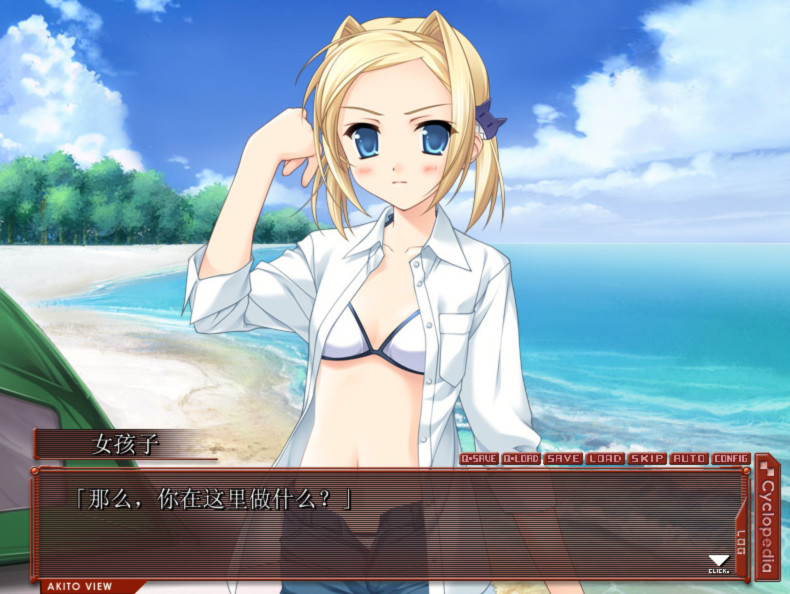Screen dimensions: 790x594
Task: Open the SAVE menu
Action: point(563,459)
